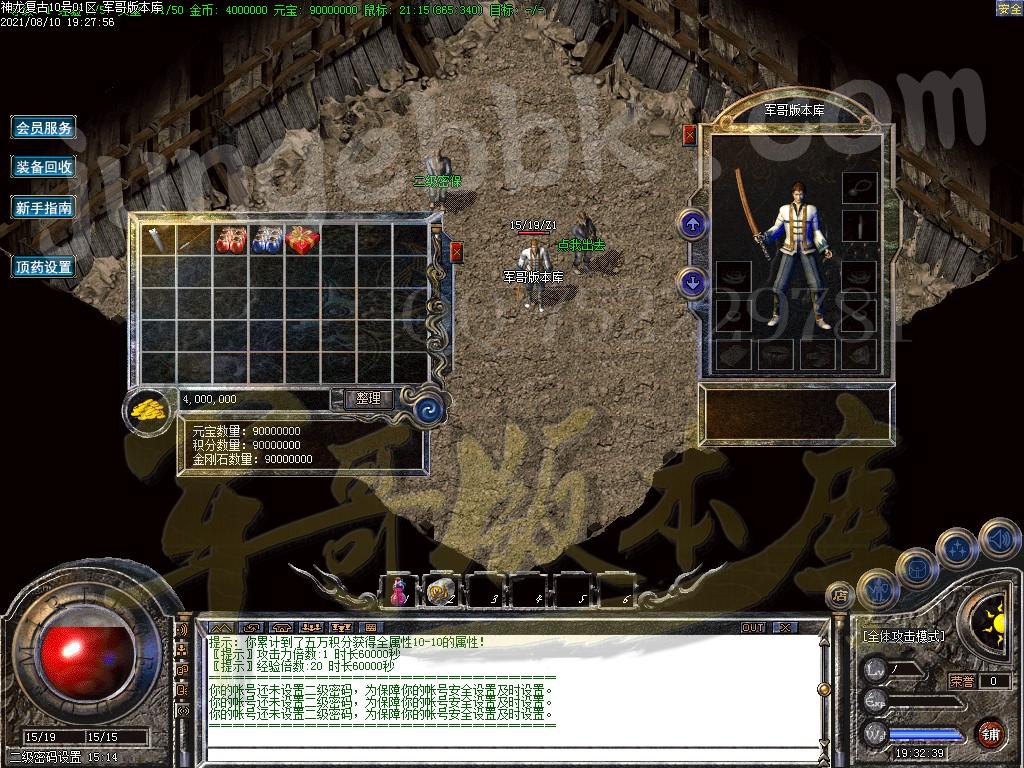Close the character equipment panel
Viewport: 1024px width, 768px height.
point(689,134)
